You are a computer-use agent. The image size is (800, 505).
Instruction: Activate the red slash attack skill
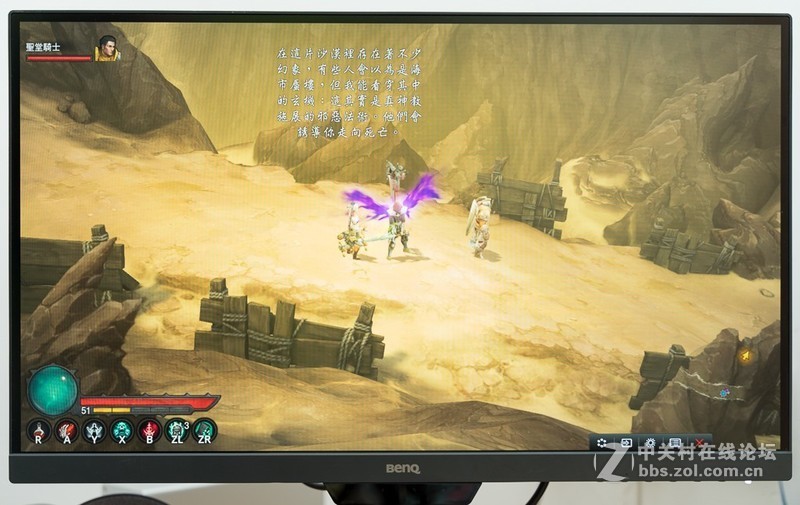(x=67, y=430)
